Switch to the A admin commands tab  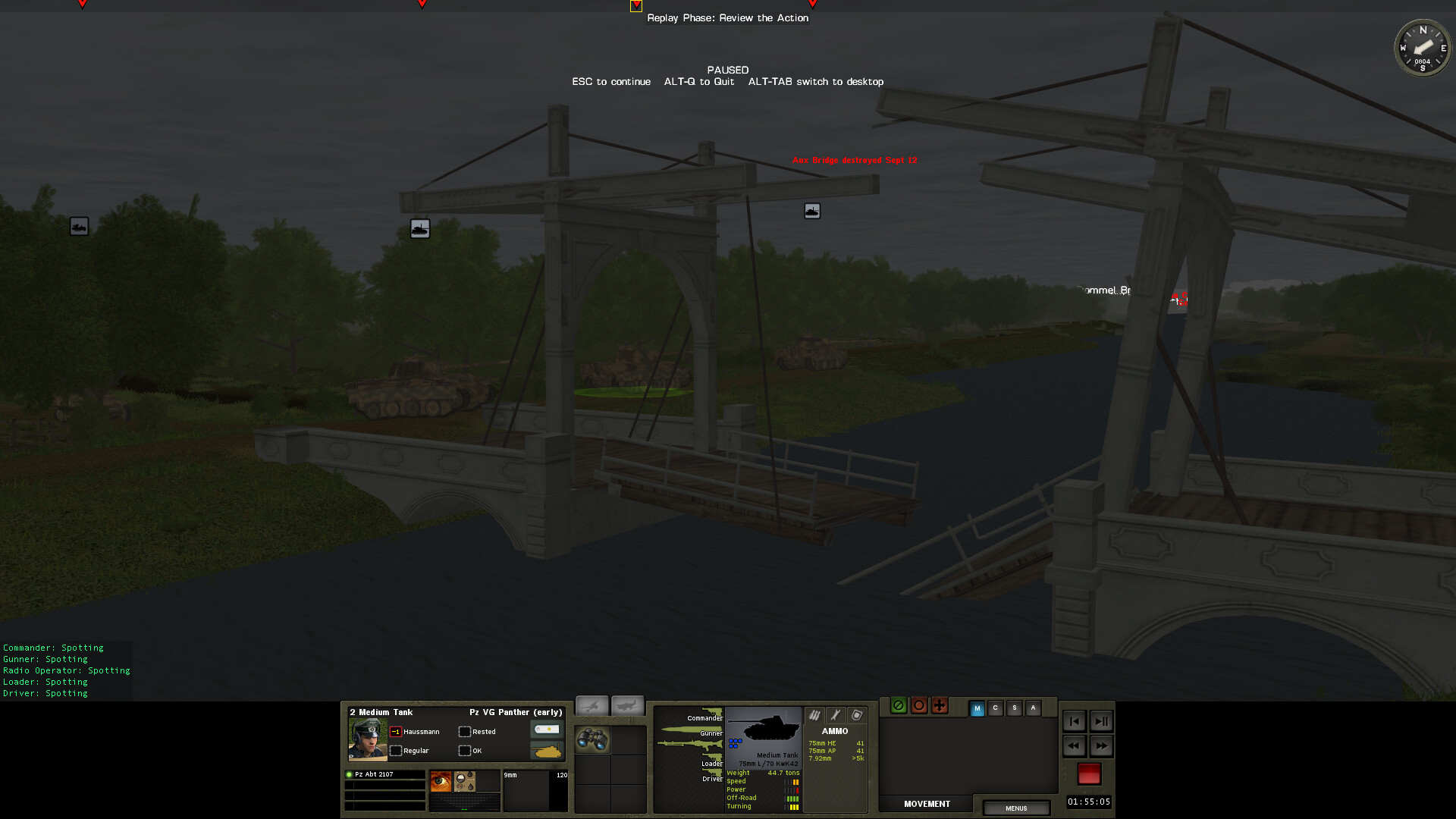point(1033,708)
